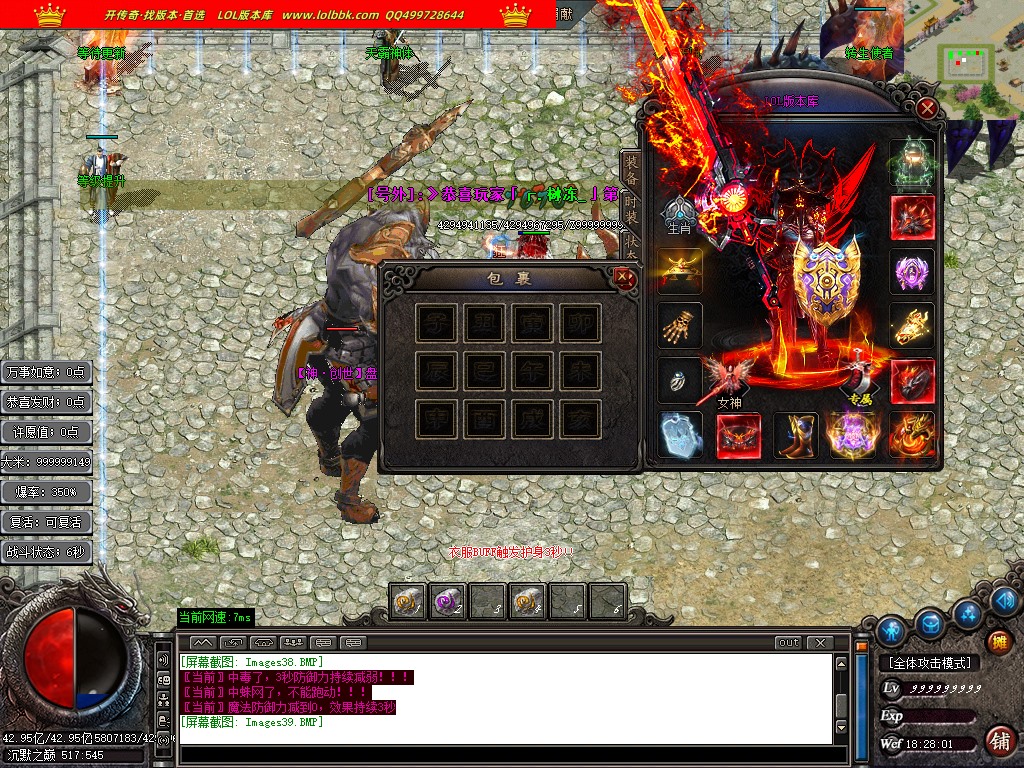This screenshot has height=768, width=1024.
Task: Click the chat window OUT button
Action: (788, 642)
